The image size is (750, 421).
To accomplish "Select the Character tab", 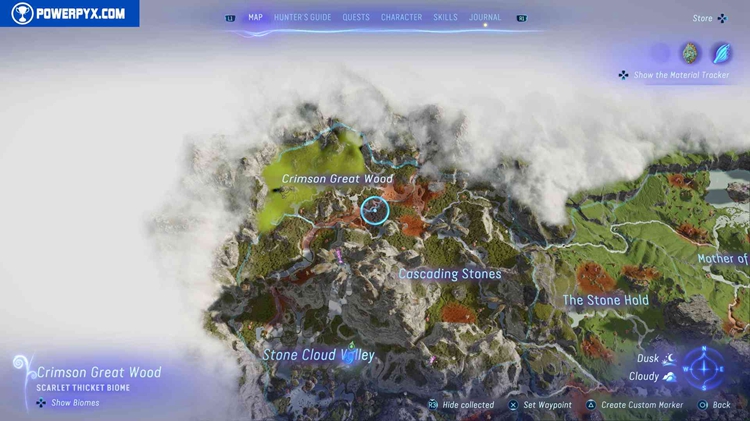I will click(x=401, y=17).
